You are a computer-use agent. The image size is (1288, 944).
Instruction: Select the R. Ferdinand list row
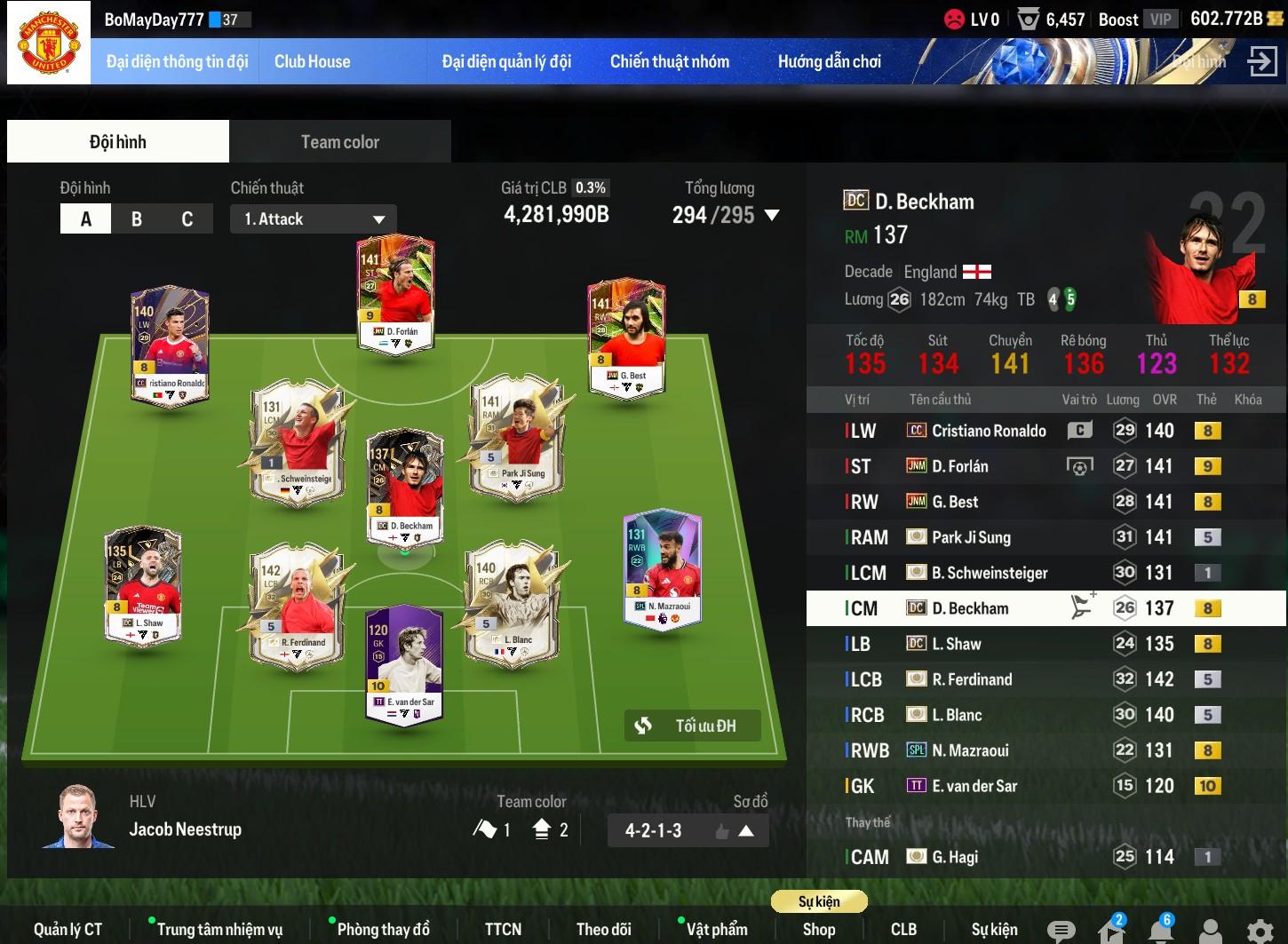point(971,679)
